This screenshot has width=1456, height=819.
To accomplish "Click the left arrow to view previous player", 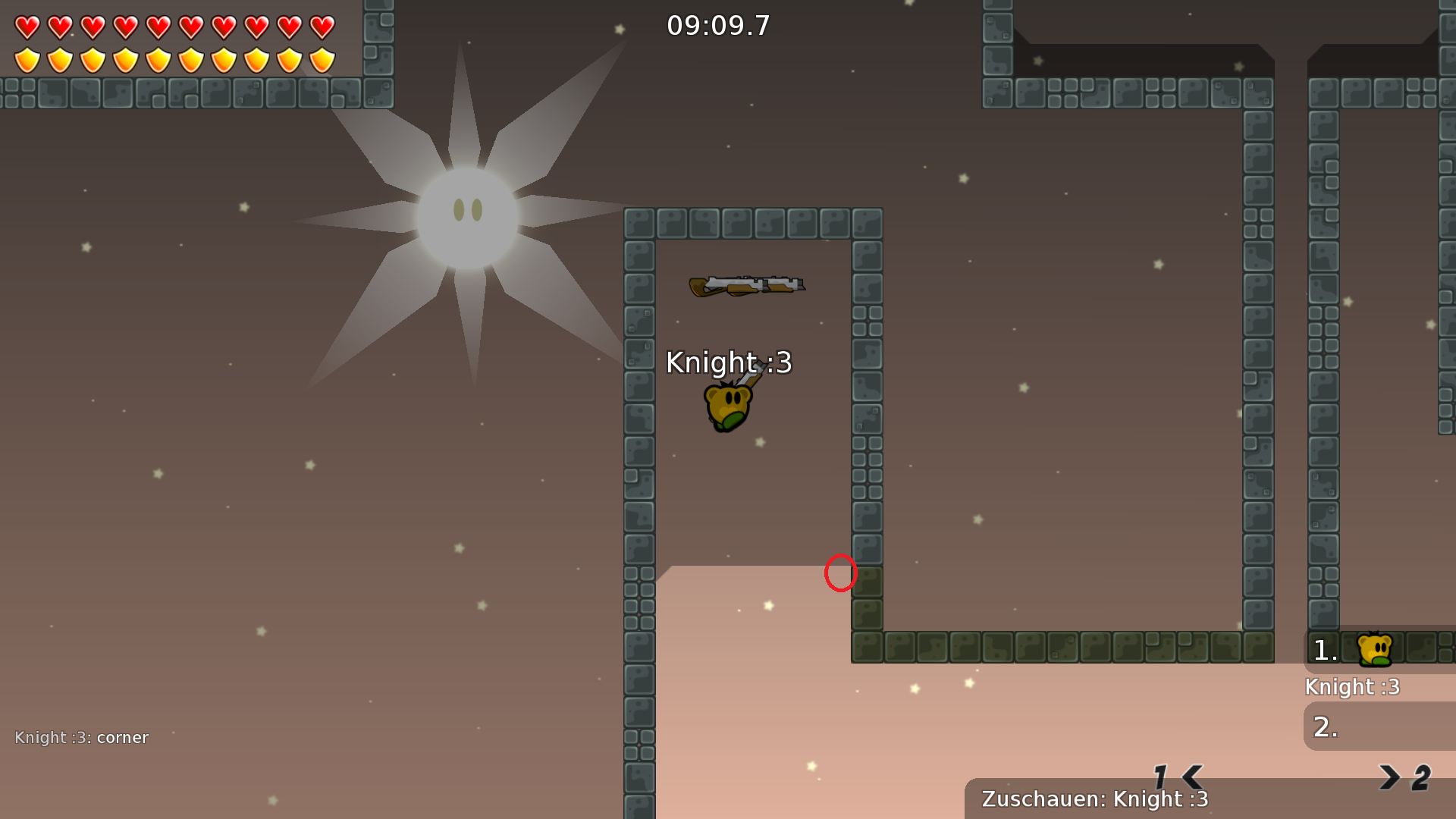I will pyautogui.click(x=1191, y=776).
